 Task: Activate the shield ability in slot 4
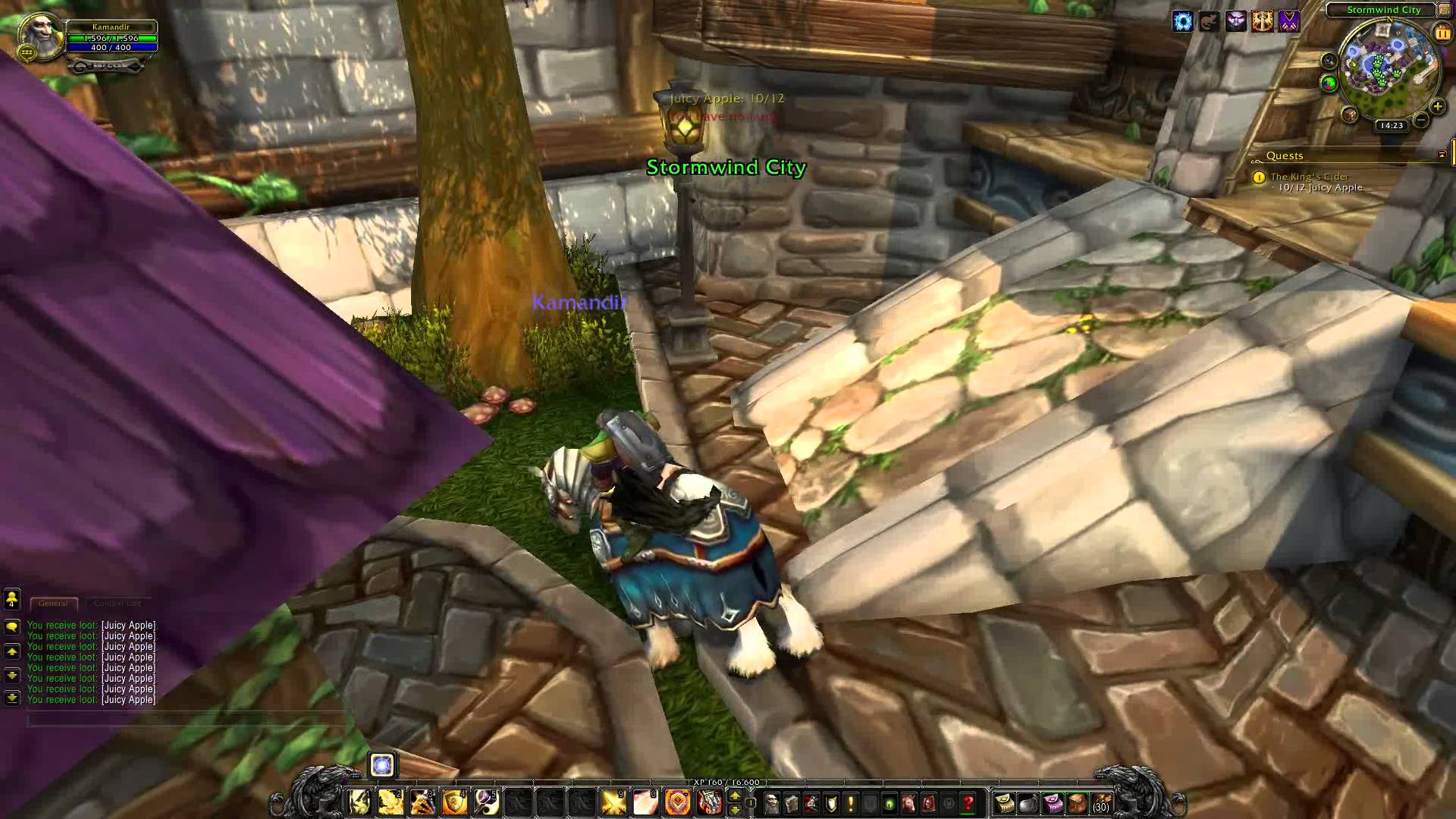[454, 802]
